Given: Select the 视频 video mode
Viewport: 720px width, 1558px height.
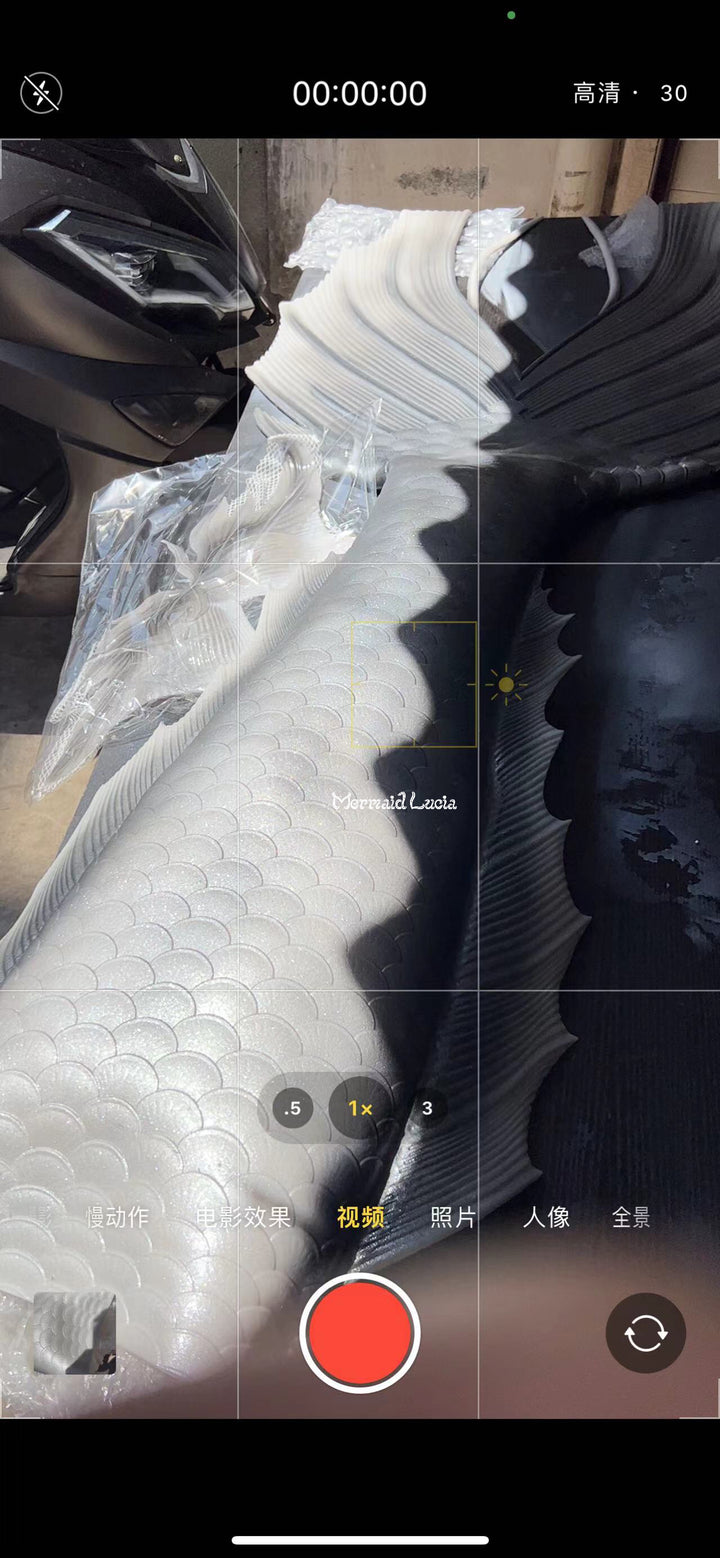Looking at the screenshot, I should [x=360, y=1217].
